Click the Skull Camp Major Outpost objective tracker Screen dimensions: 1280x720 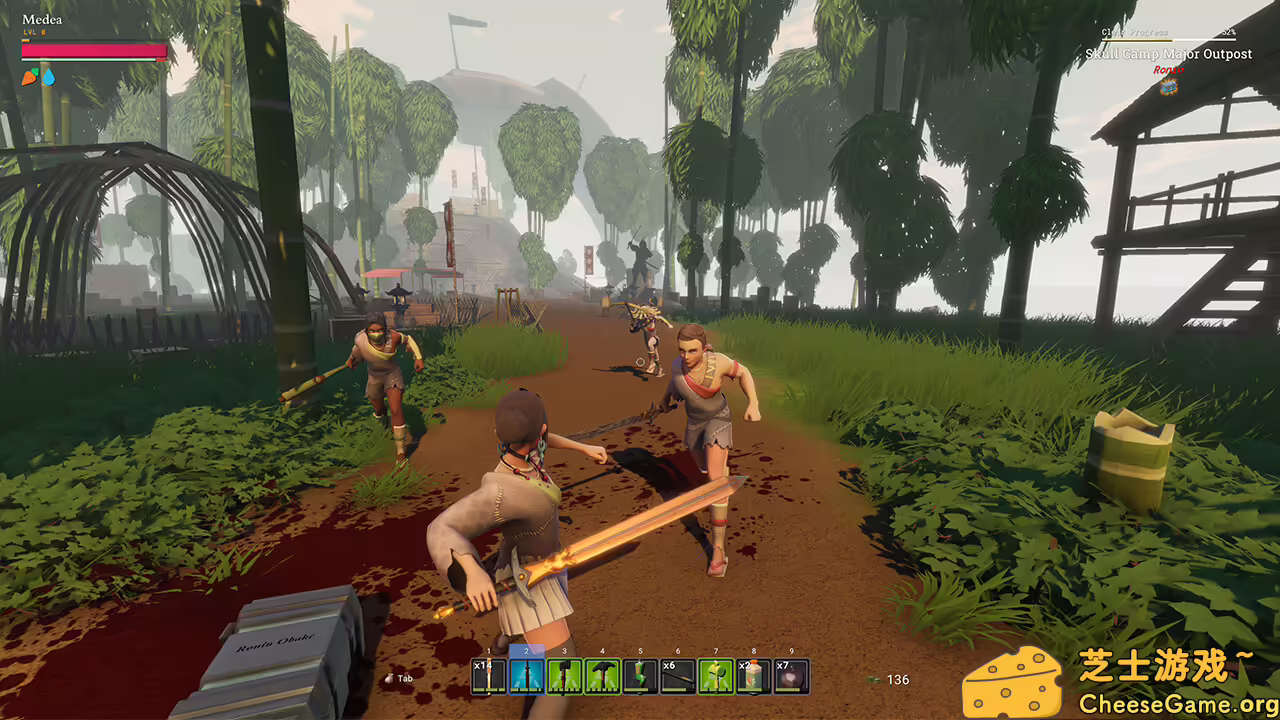coord(1168,54)
